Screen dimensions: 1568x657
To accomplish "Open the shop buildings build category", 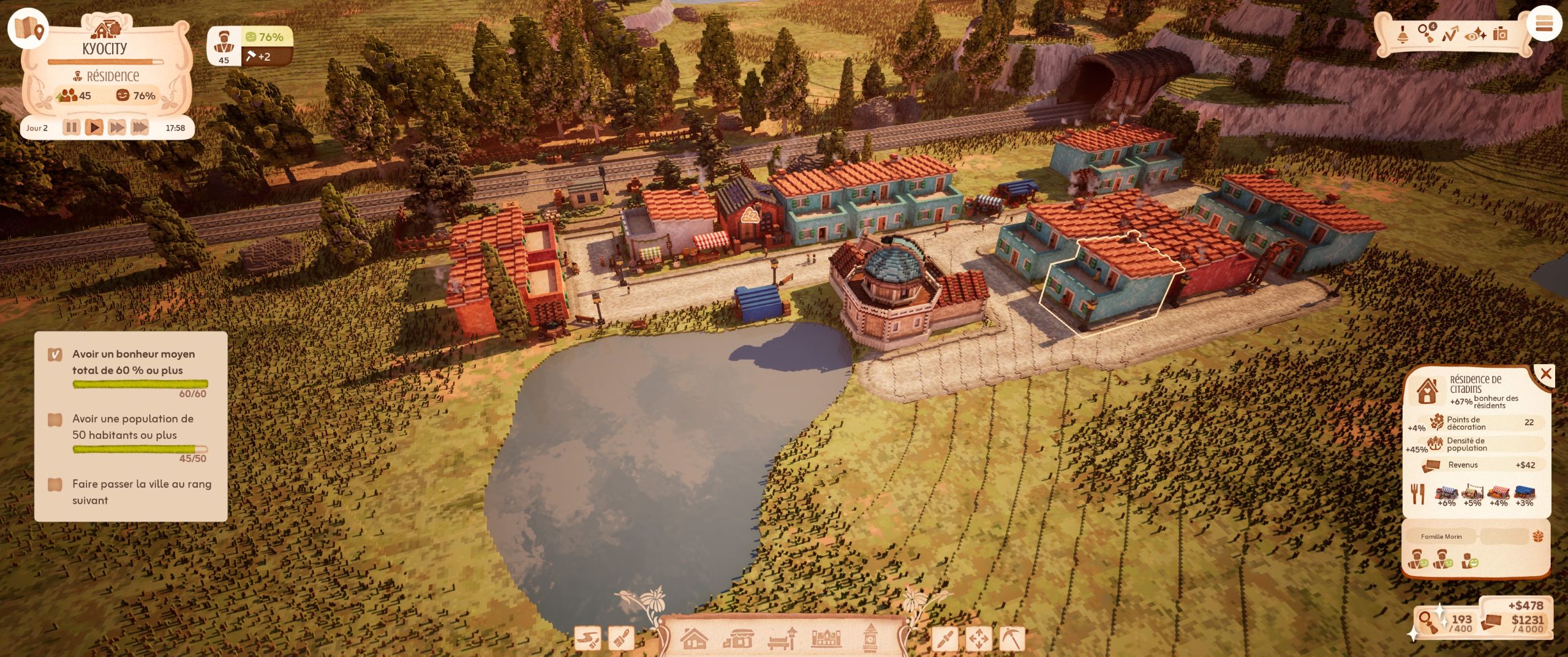I will (x=738, y=640).
